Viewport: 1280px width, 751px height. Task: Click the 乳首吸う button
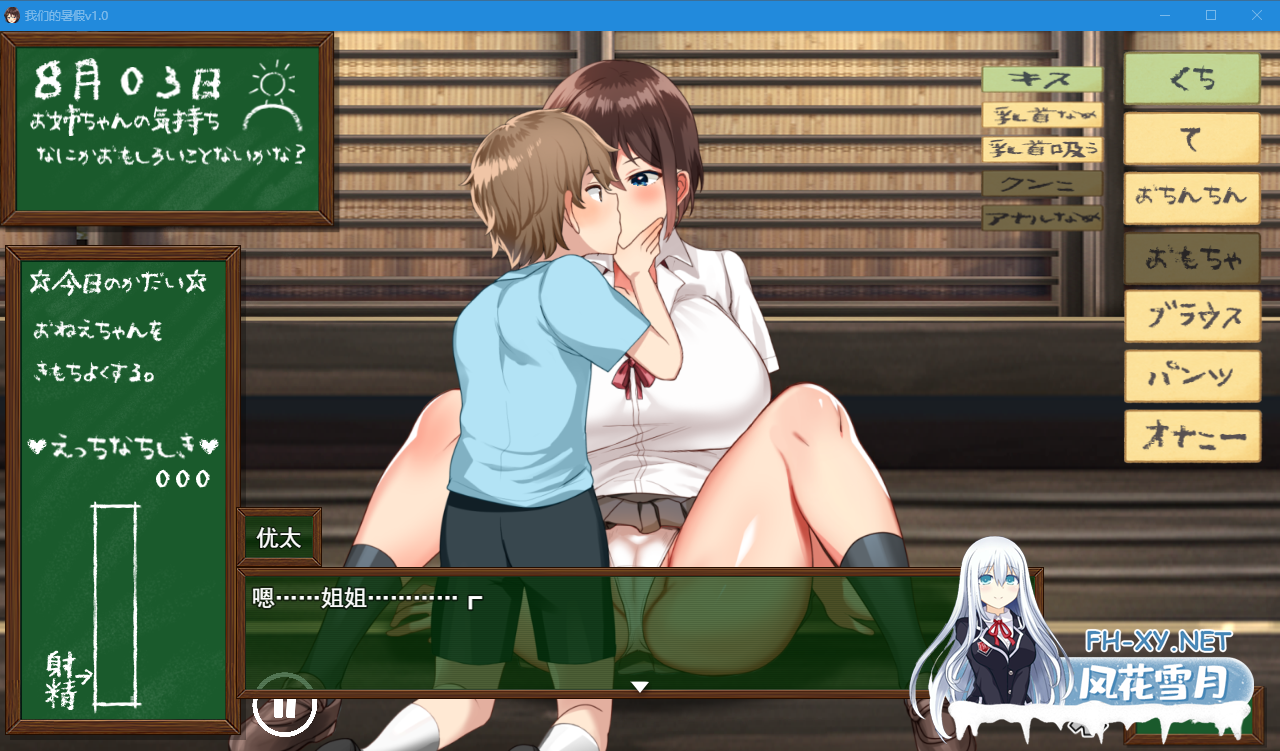(1041, 149)
